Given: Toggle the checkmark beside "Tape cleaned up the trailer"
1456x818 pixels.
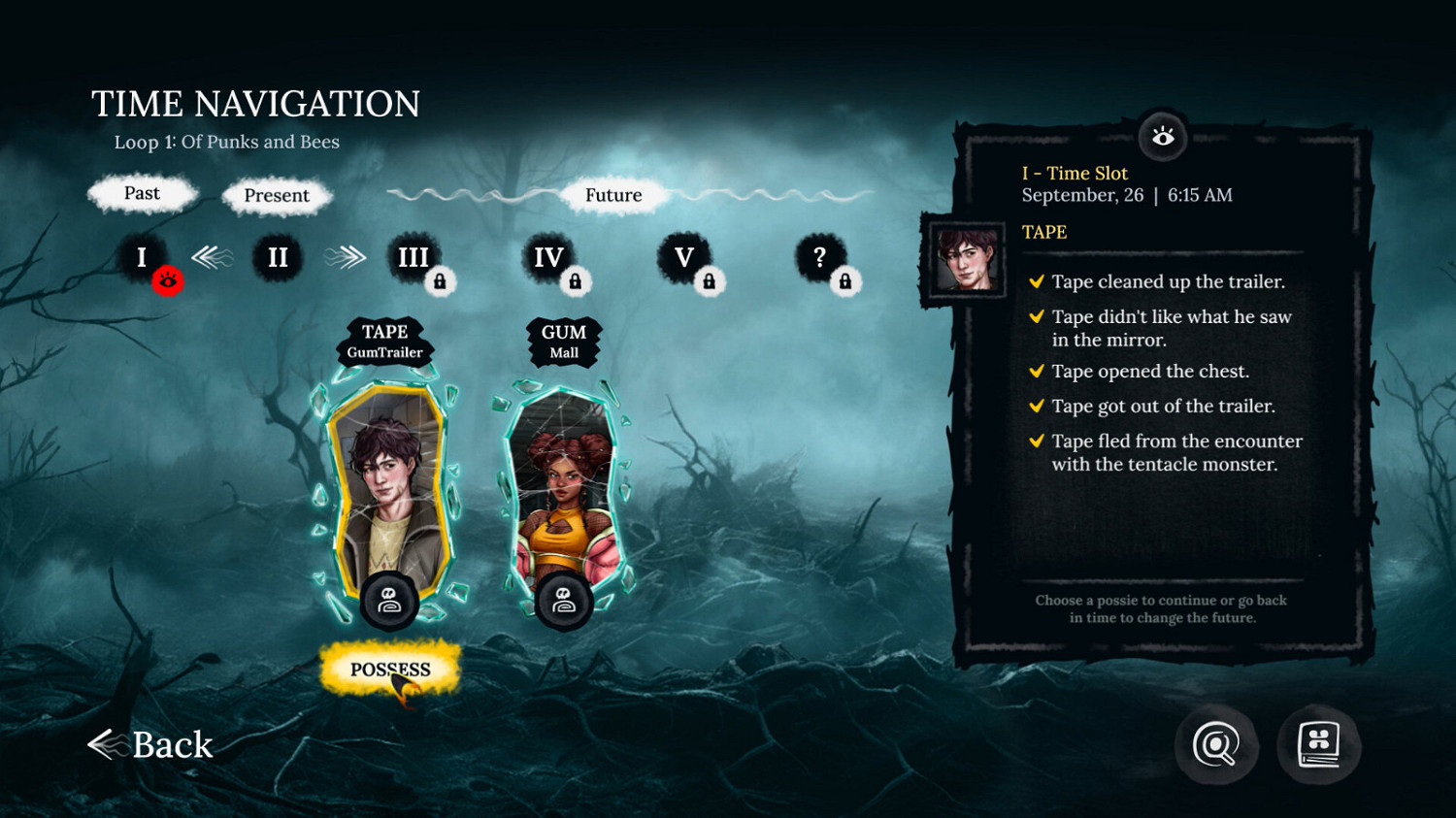Looking at the screenshot, I should [1036, 282].
